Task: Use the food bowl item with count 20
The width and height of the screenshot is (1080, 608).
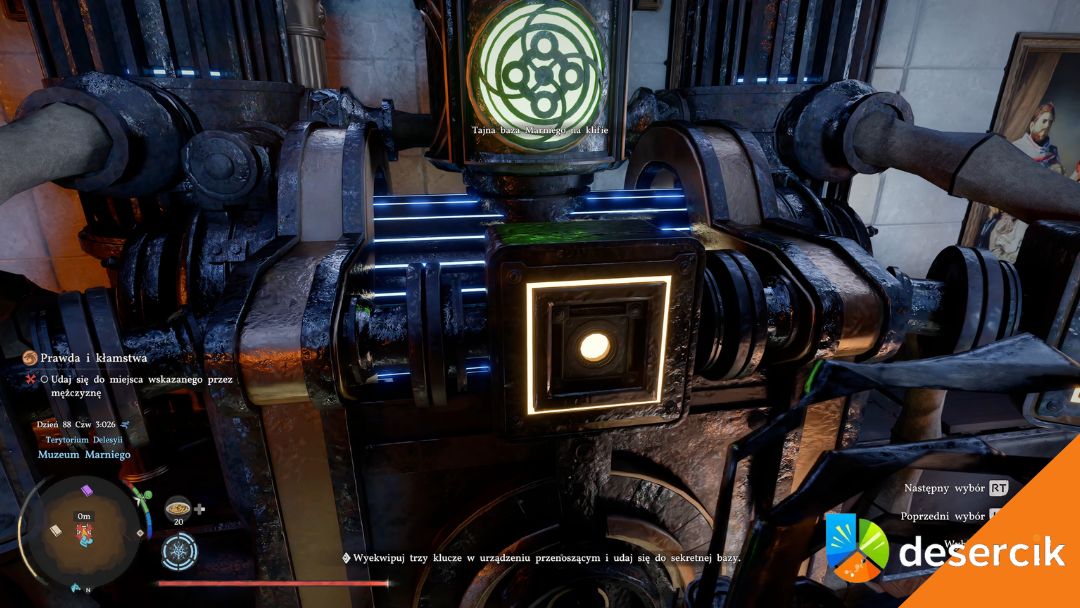Action: click(x=178, y=506)
